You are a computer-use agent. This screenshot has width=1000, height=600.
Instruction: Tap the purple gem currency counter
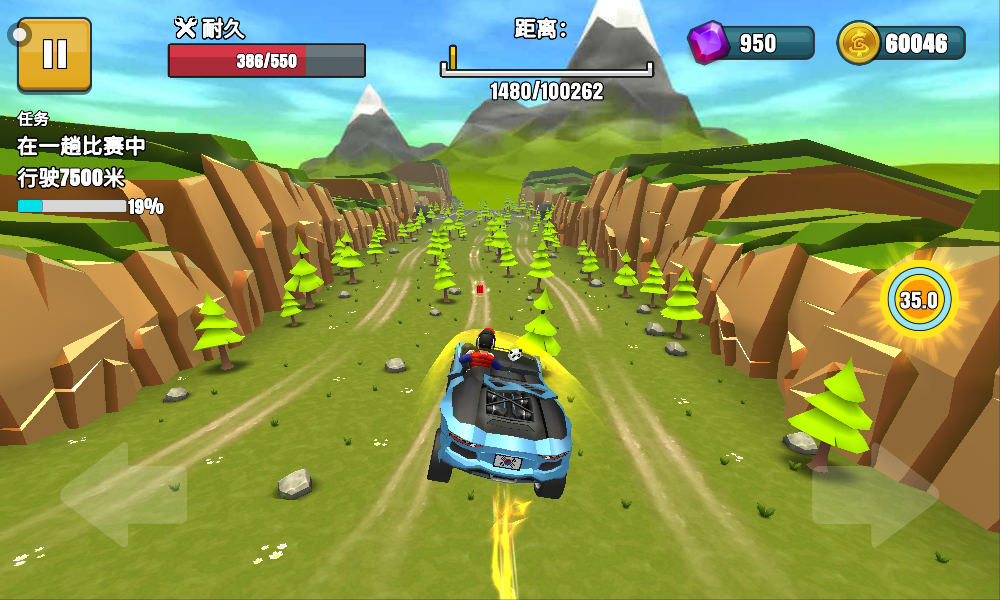(x=750, y=43)
